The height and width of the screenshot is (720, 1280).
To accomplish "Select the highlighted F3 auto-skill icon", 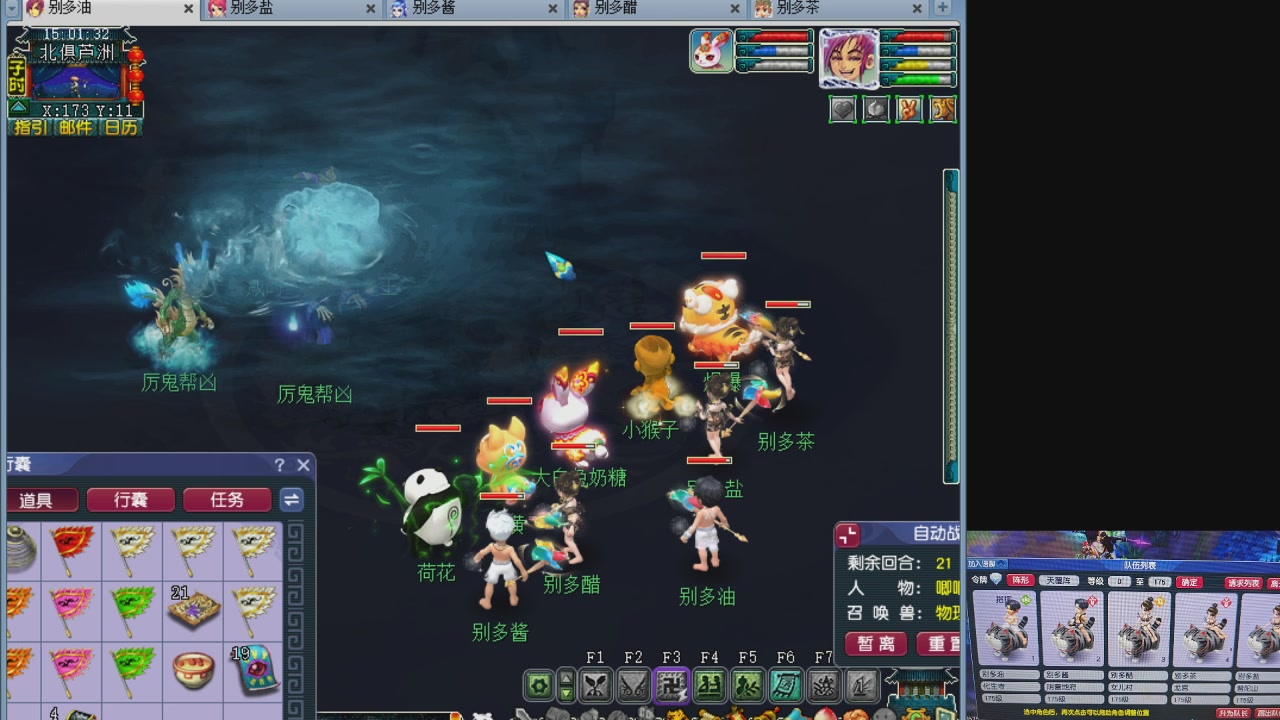I will coord(670,686).
